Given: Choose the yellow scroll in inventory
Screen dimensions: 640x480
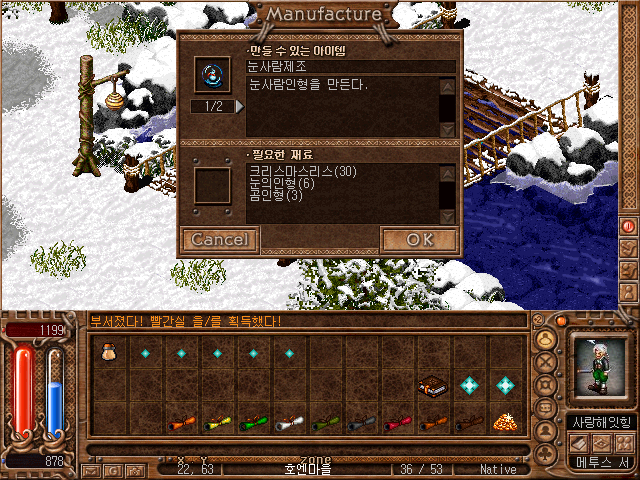Looking at the screenshot, I should (x=217, y=423).
